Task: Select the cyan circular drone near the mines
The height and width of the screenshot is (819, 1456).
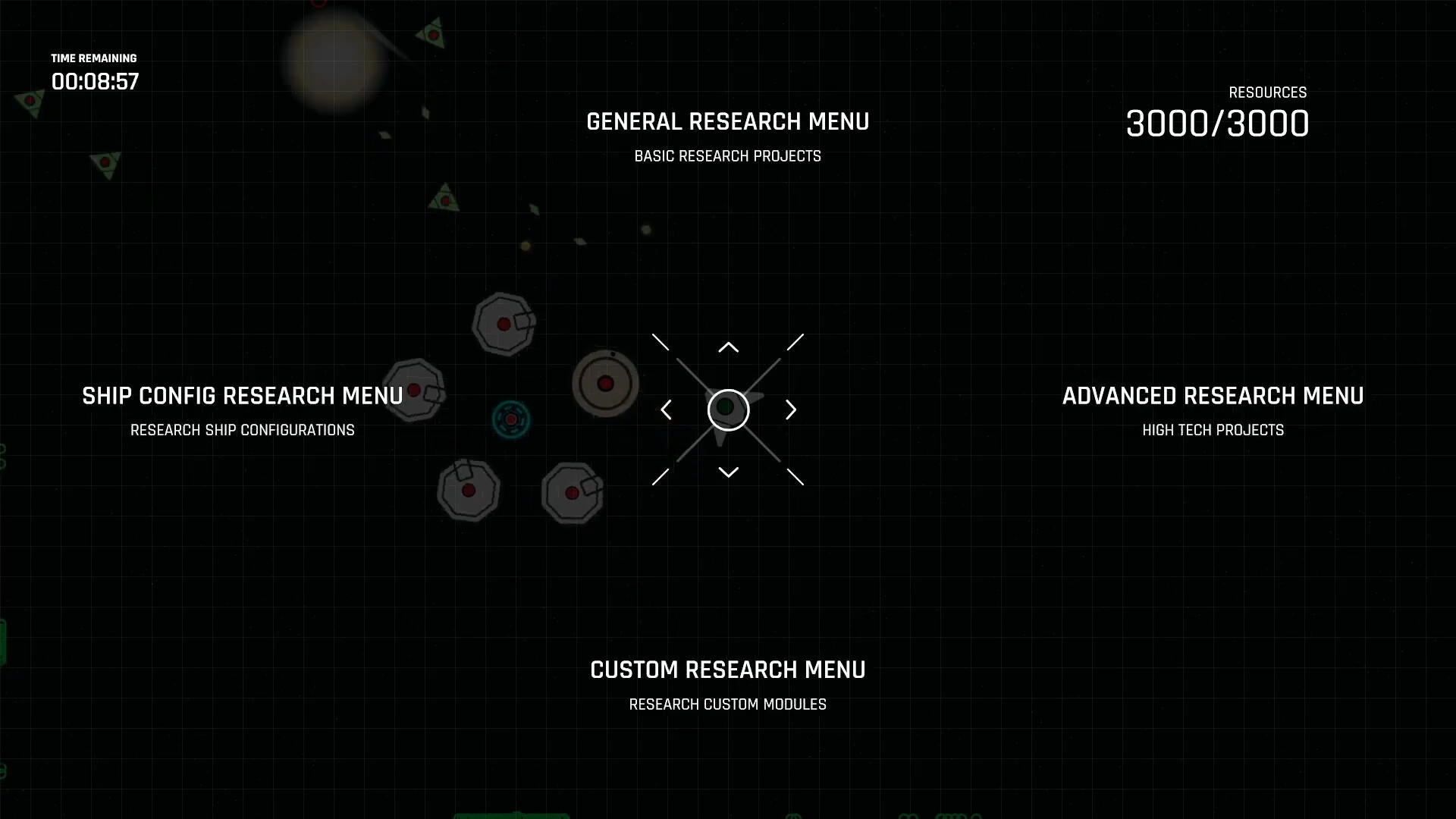Action: [x=511, y=418]
